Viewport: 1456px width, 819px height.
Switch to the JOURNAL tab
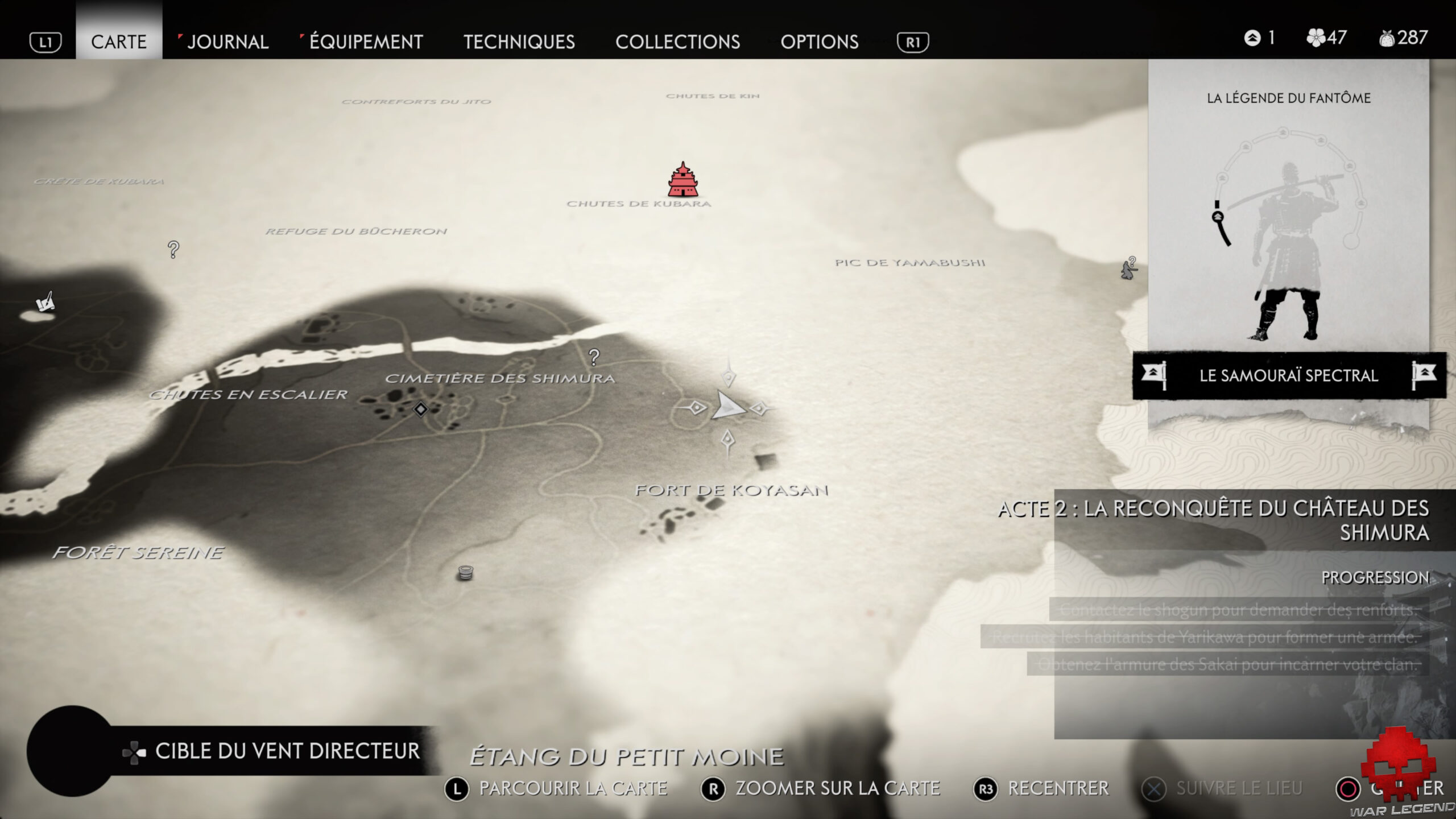click(227, 42)
